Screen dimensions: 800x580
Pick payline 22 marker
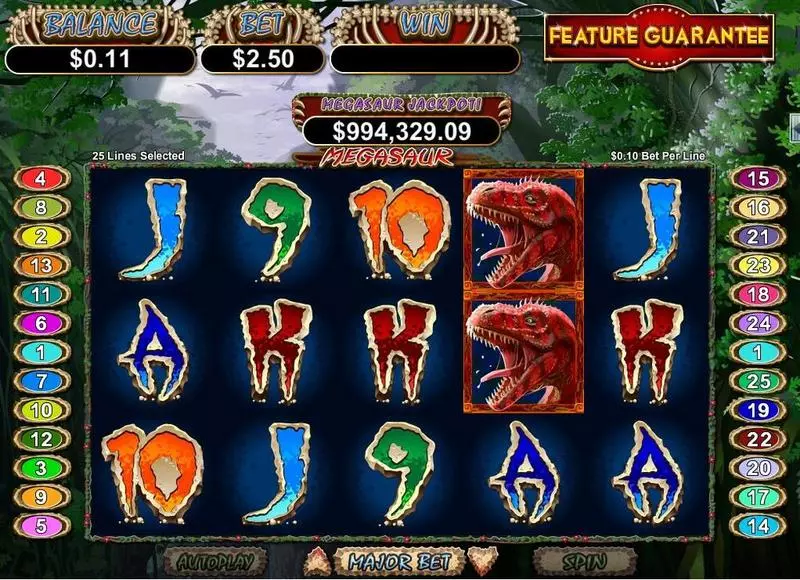pos(759,439)
